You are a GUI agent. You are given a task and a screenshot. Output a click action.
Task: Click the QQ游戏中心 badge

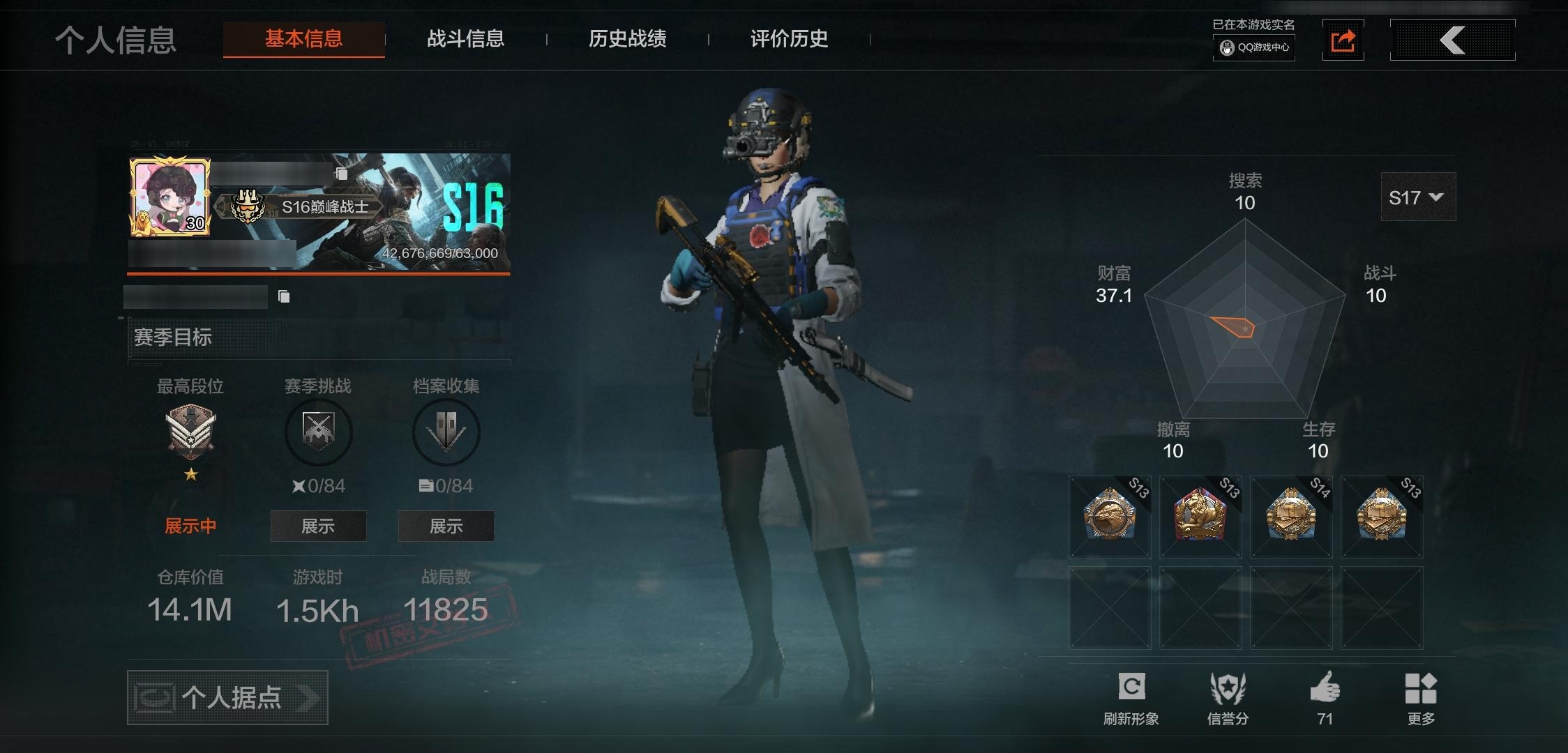point(1254,47)
